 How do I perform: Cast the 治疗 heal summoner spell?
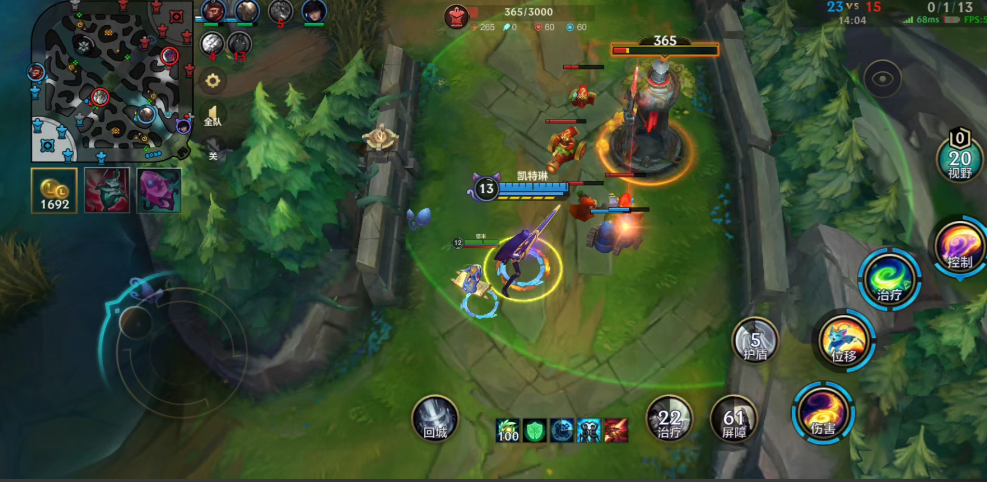click(669, 417)
